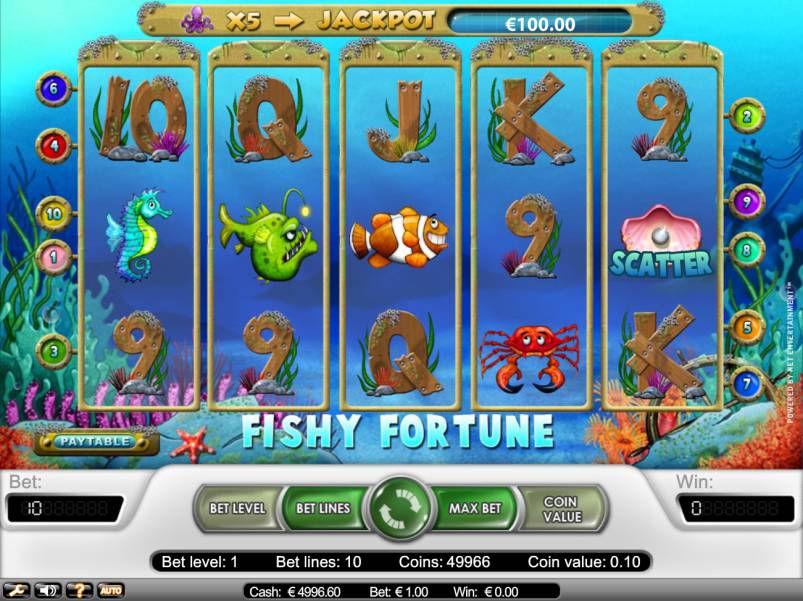Change the Bet Level

[237, 508]
